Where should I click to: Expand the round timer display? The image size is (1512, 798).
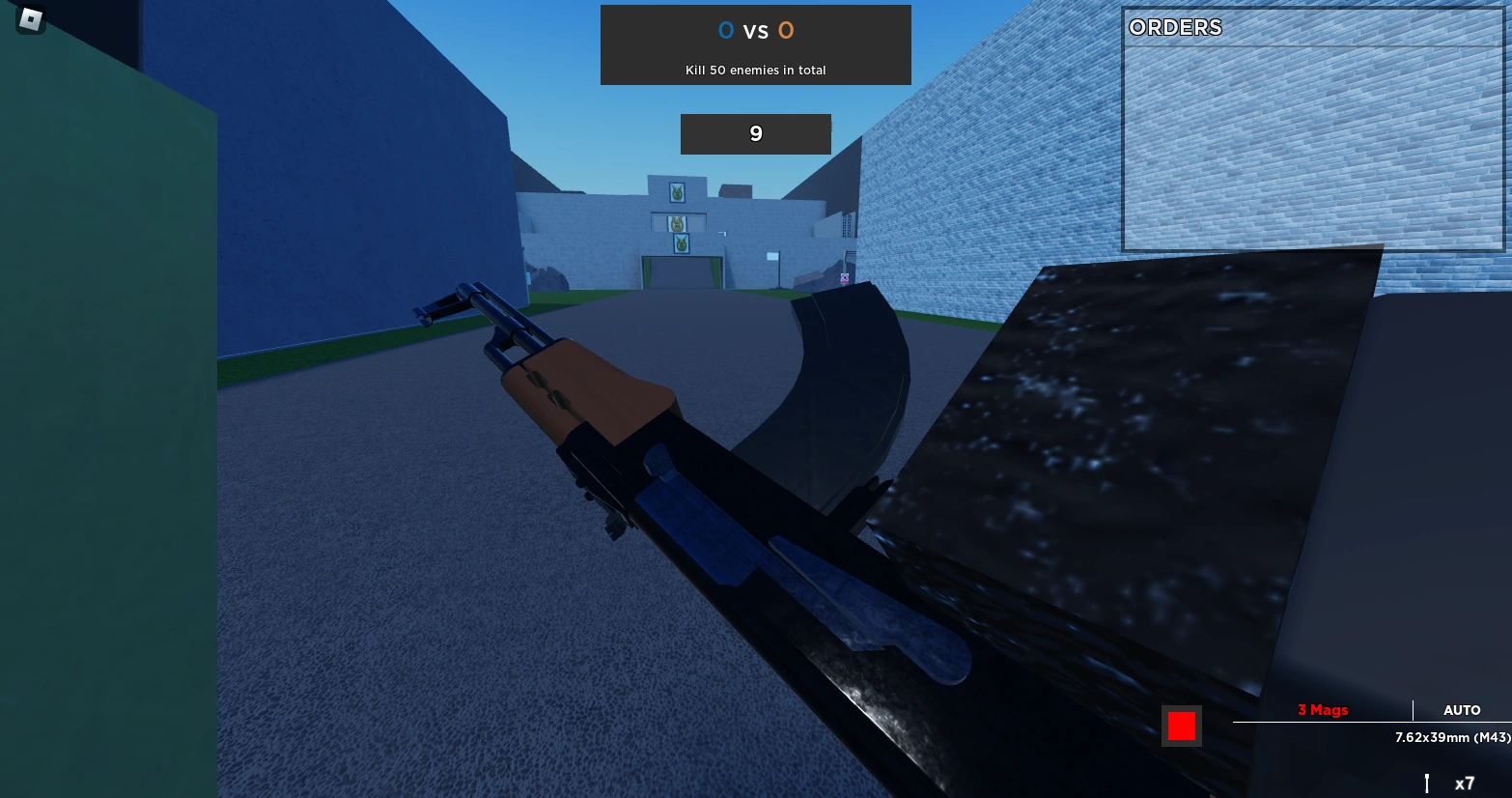[x=756, y=133]
